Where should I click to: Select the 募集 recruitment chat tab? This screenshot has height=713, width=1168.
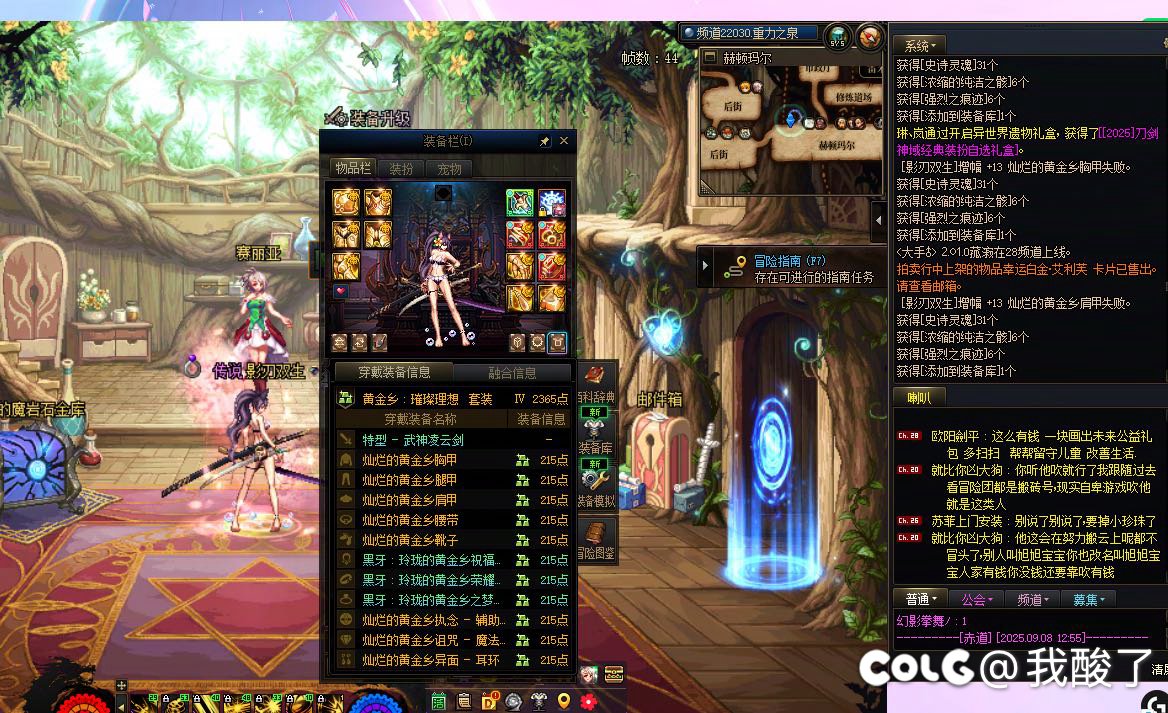[1089, 599]
